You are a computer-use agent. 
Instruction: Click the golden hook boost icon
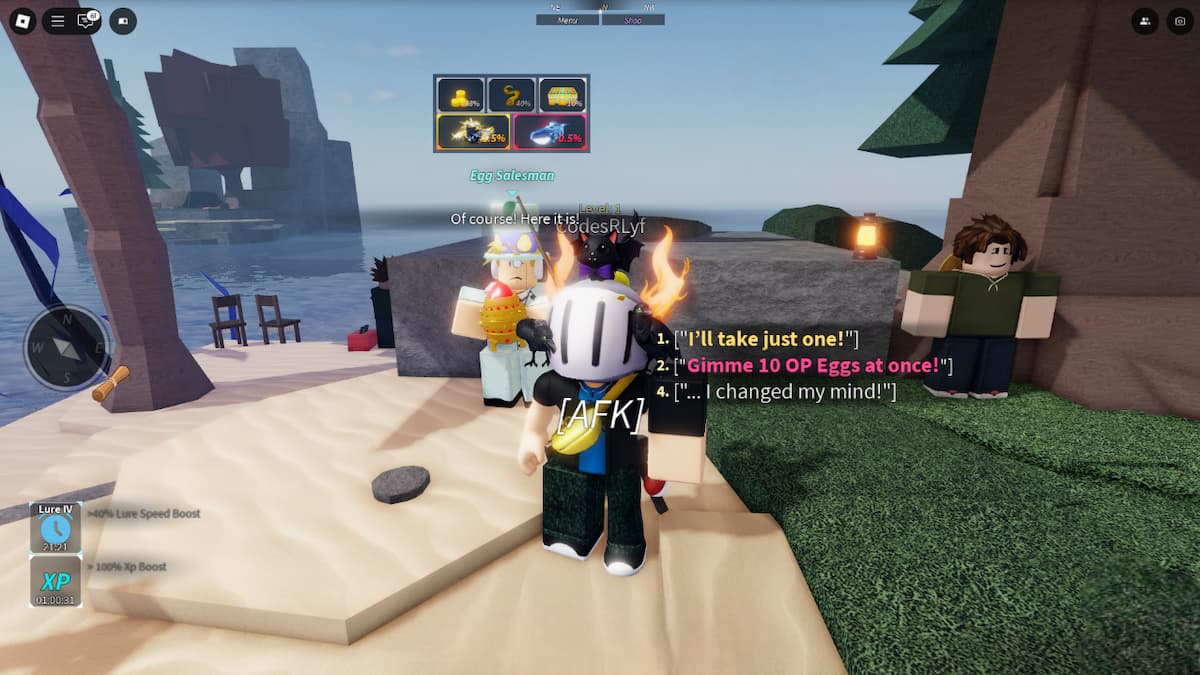tap(511, 95)
